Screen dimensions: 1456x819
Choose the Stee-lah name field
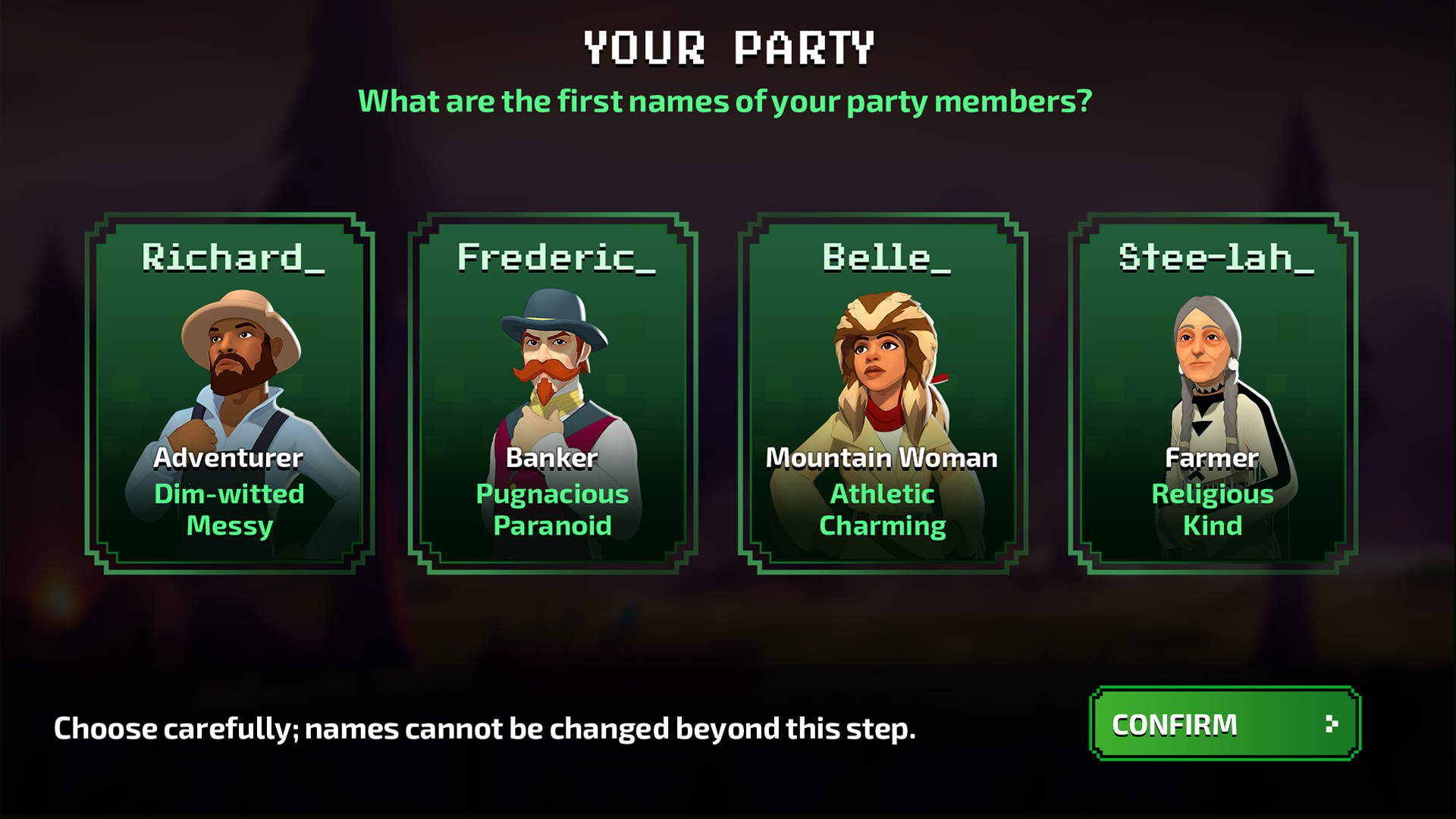tap(1215, 258)
